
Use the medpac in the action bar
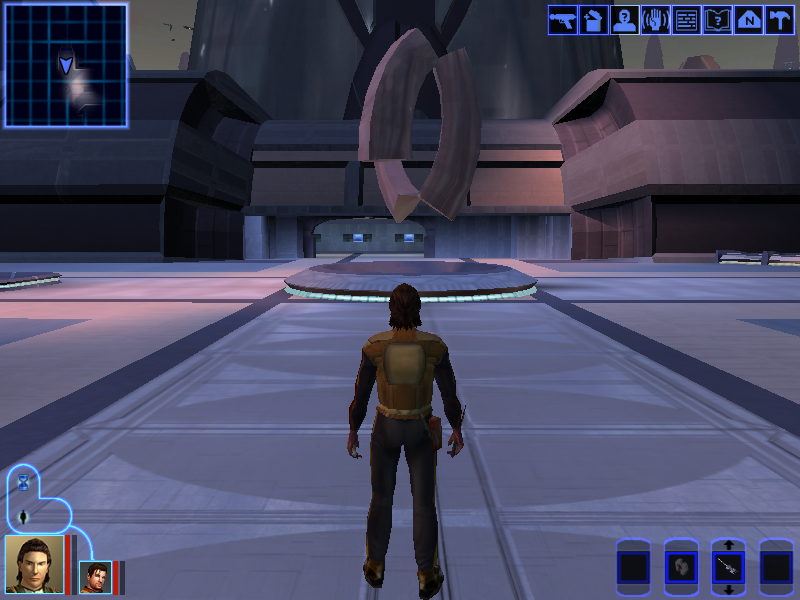(681, 569)
